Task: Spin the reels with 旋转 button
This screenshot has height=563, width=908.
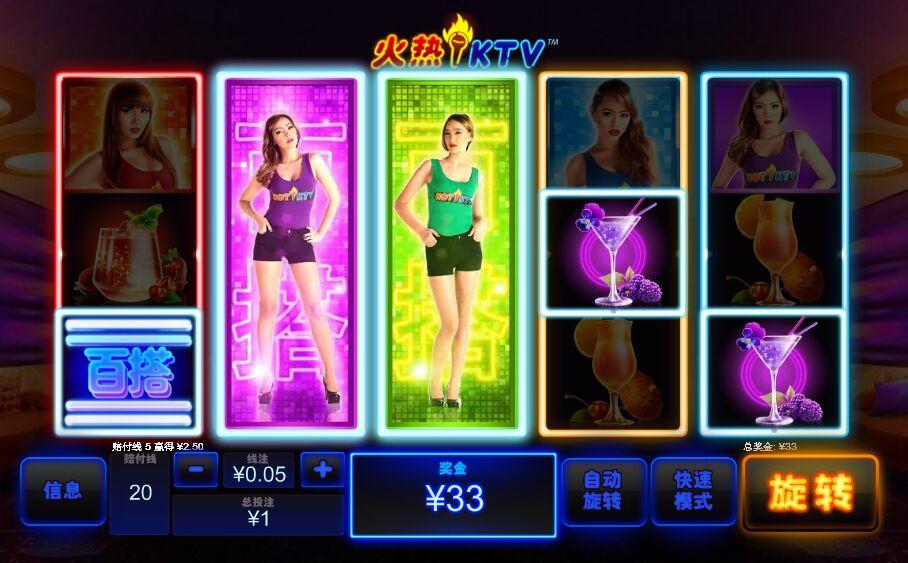Action: point(810,493)
